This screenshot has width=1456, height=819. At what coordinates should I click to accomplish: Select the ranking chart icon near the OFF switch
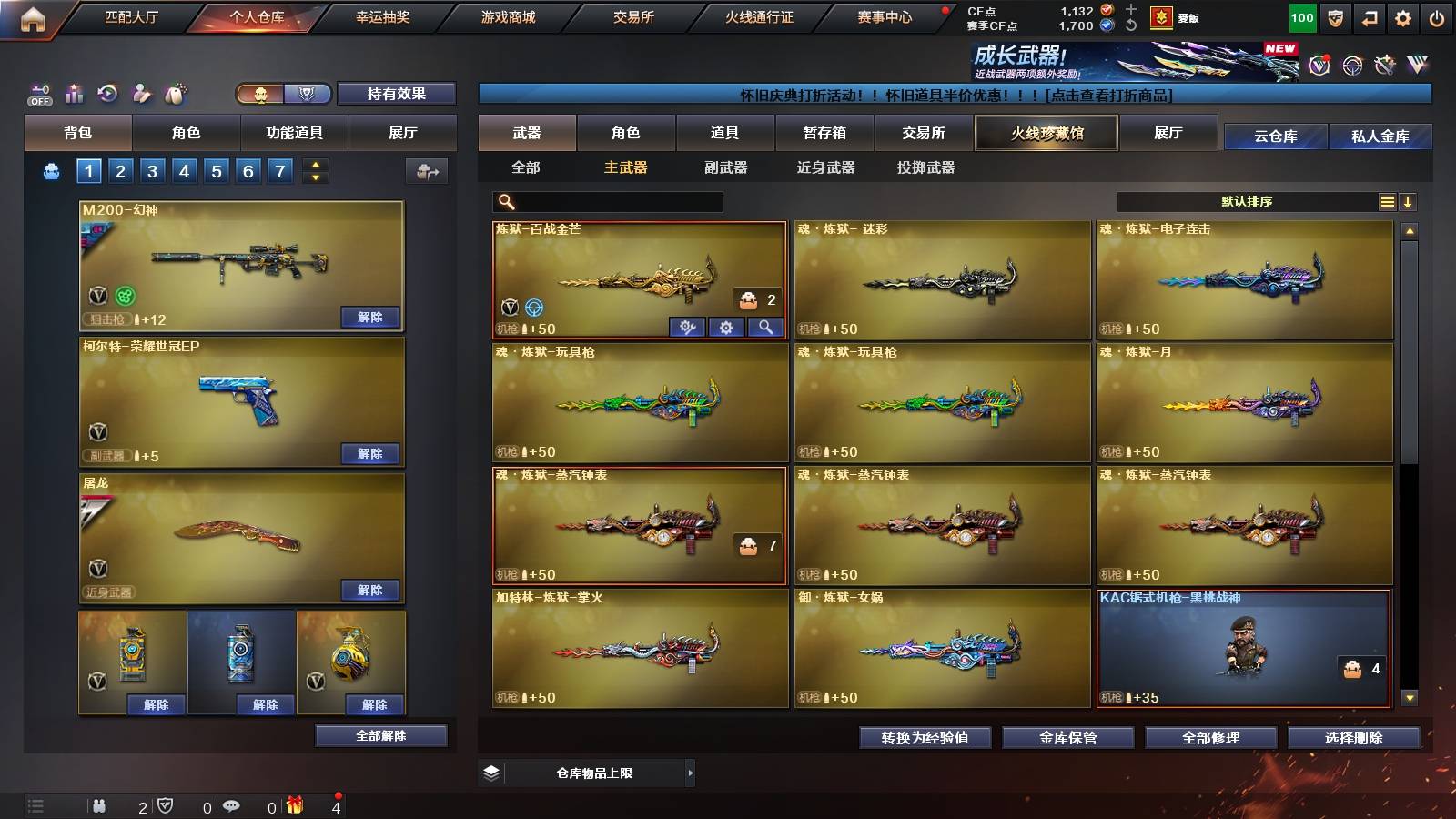click(74, 92)
